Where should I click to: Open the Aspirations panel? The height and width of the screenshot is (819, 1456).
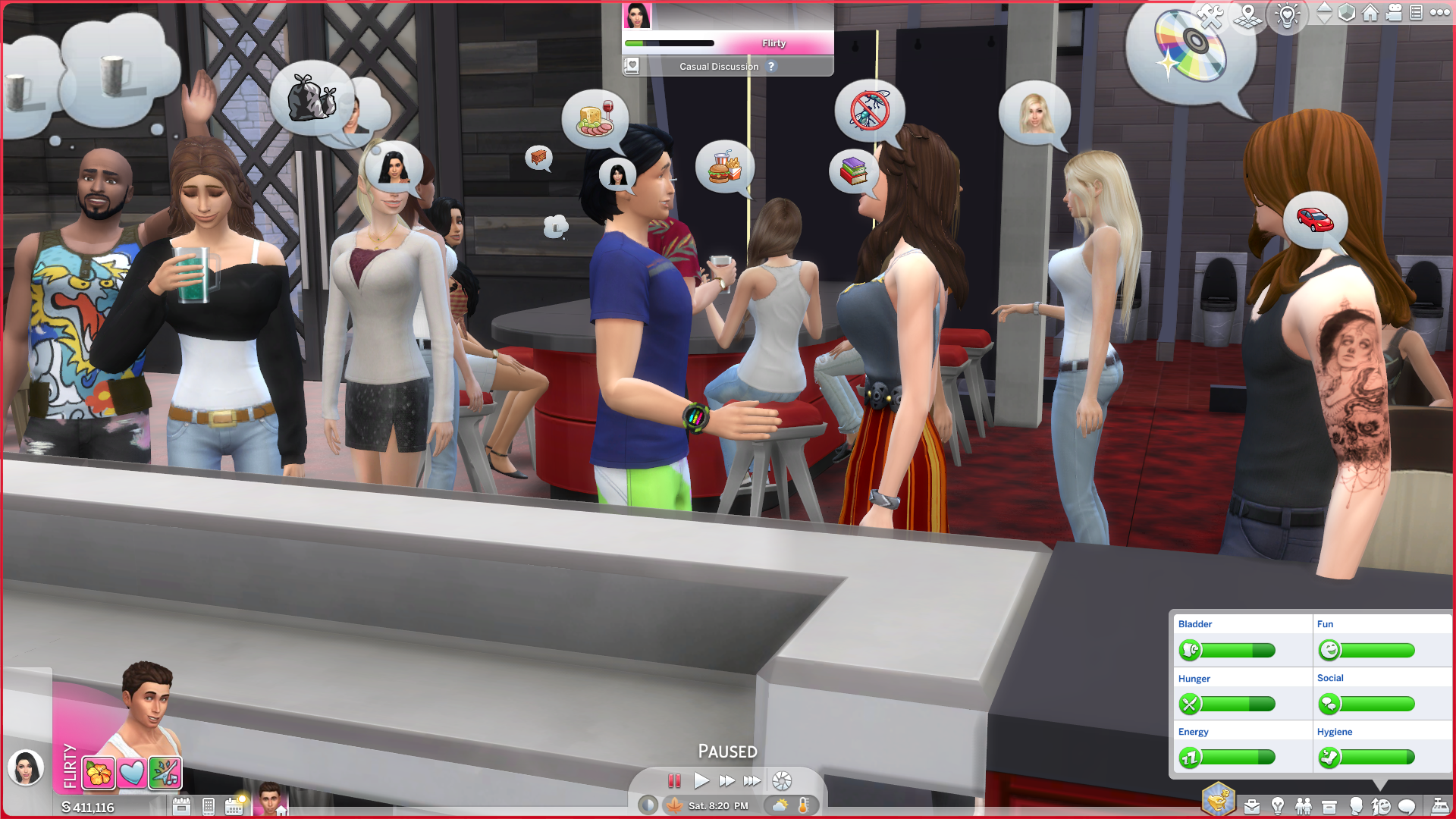pyautogui.click(x=1218, y=797)
